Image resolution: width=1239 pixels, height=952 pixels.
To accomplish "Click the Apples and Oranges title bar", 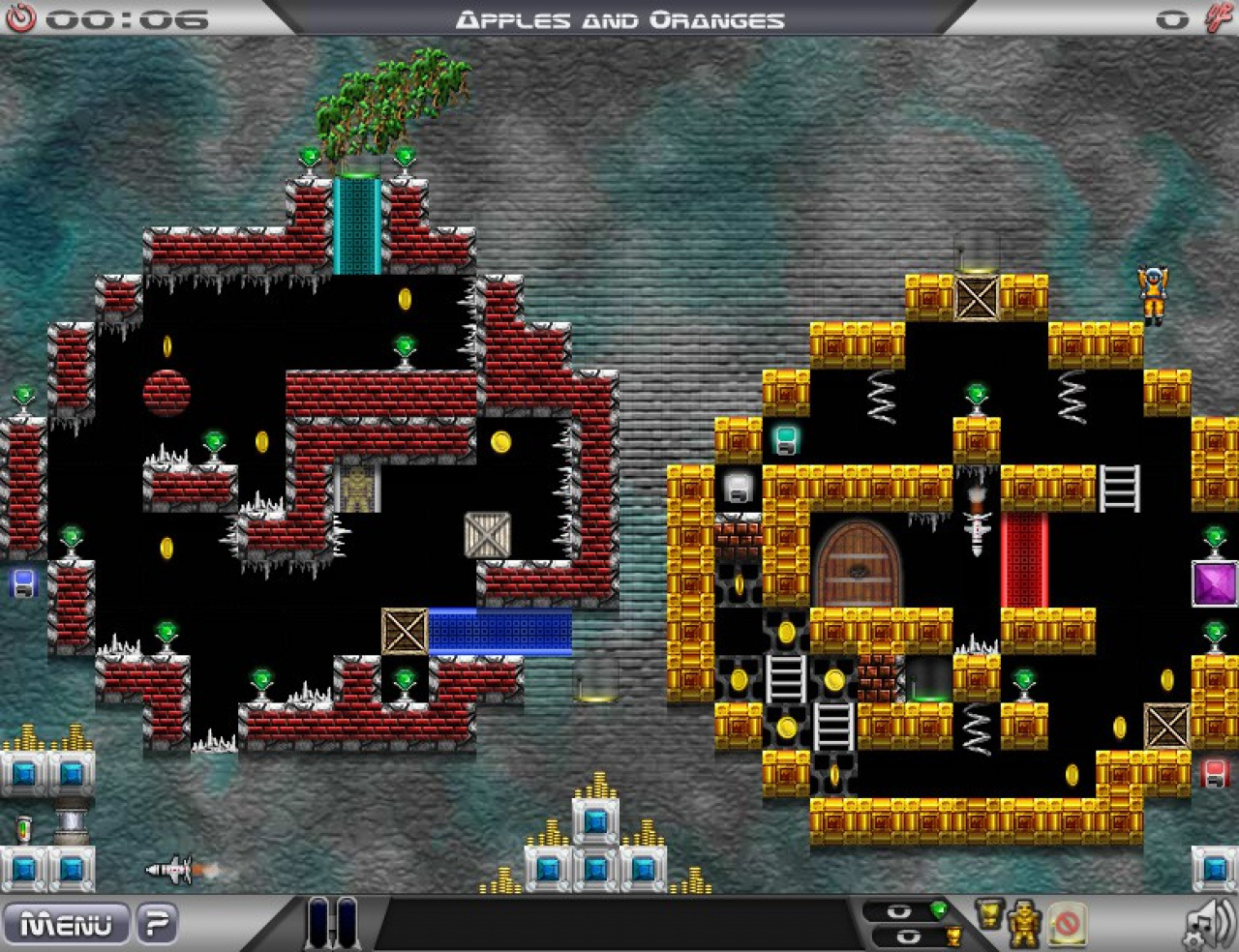I will tap(619, 17).
